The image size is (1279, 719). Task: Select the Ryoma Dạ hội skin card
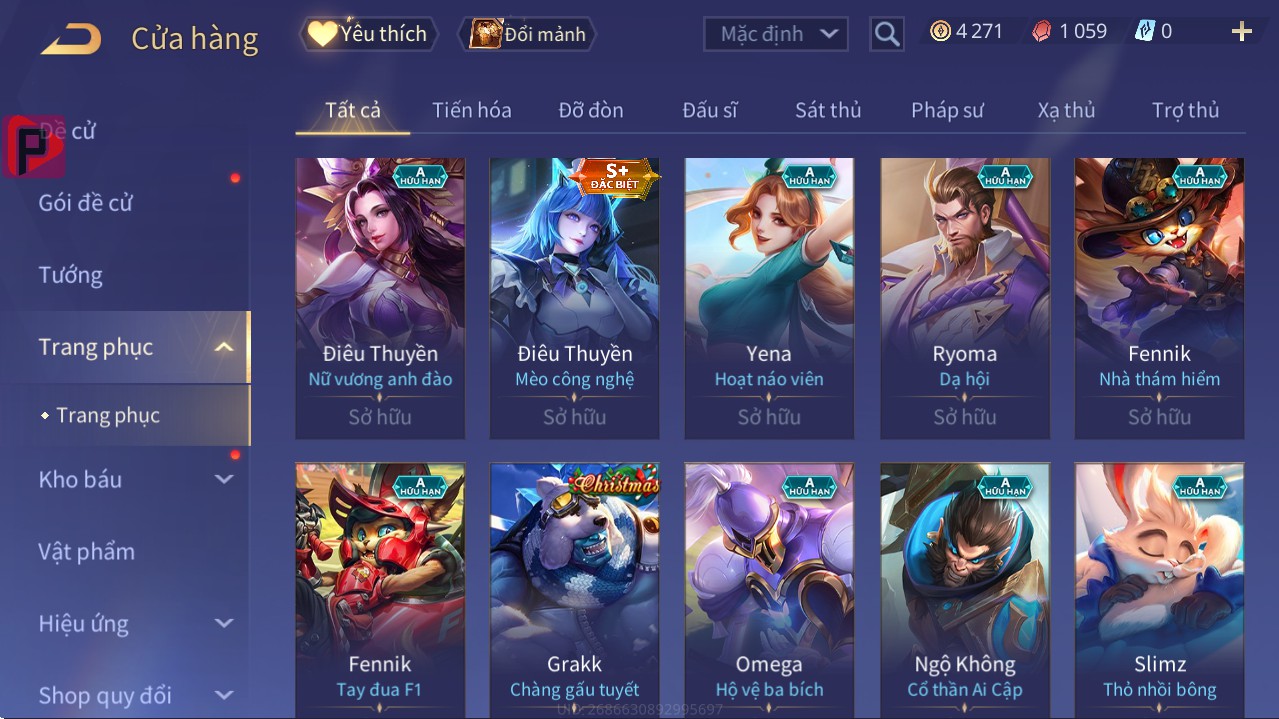965,298
